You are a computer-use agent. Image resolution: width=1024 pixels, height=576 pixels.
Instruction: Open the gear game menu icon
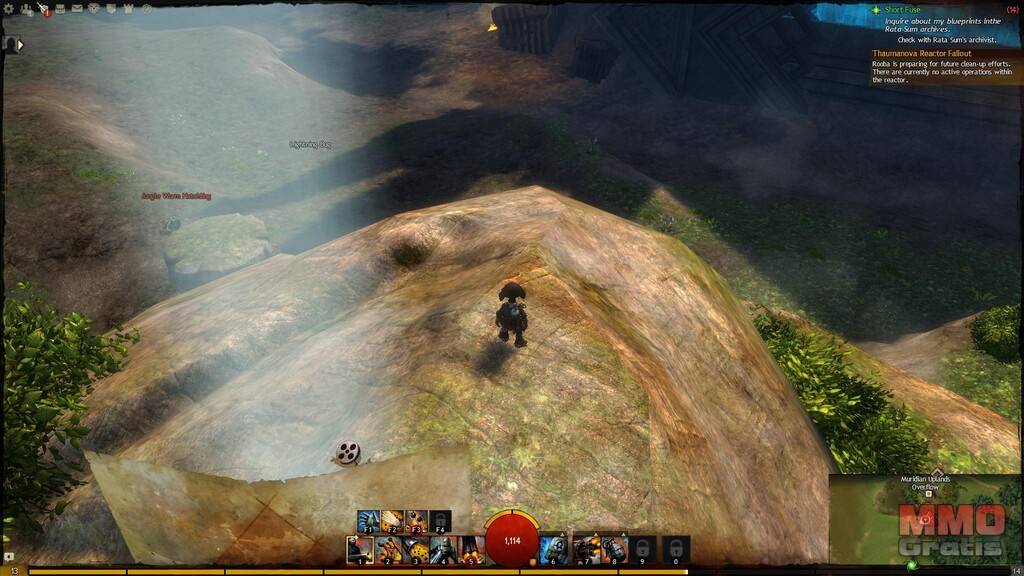tap(9, 9)
